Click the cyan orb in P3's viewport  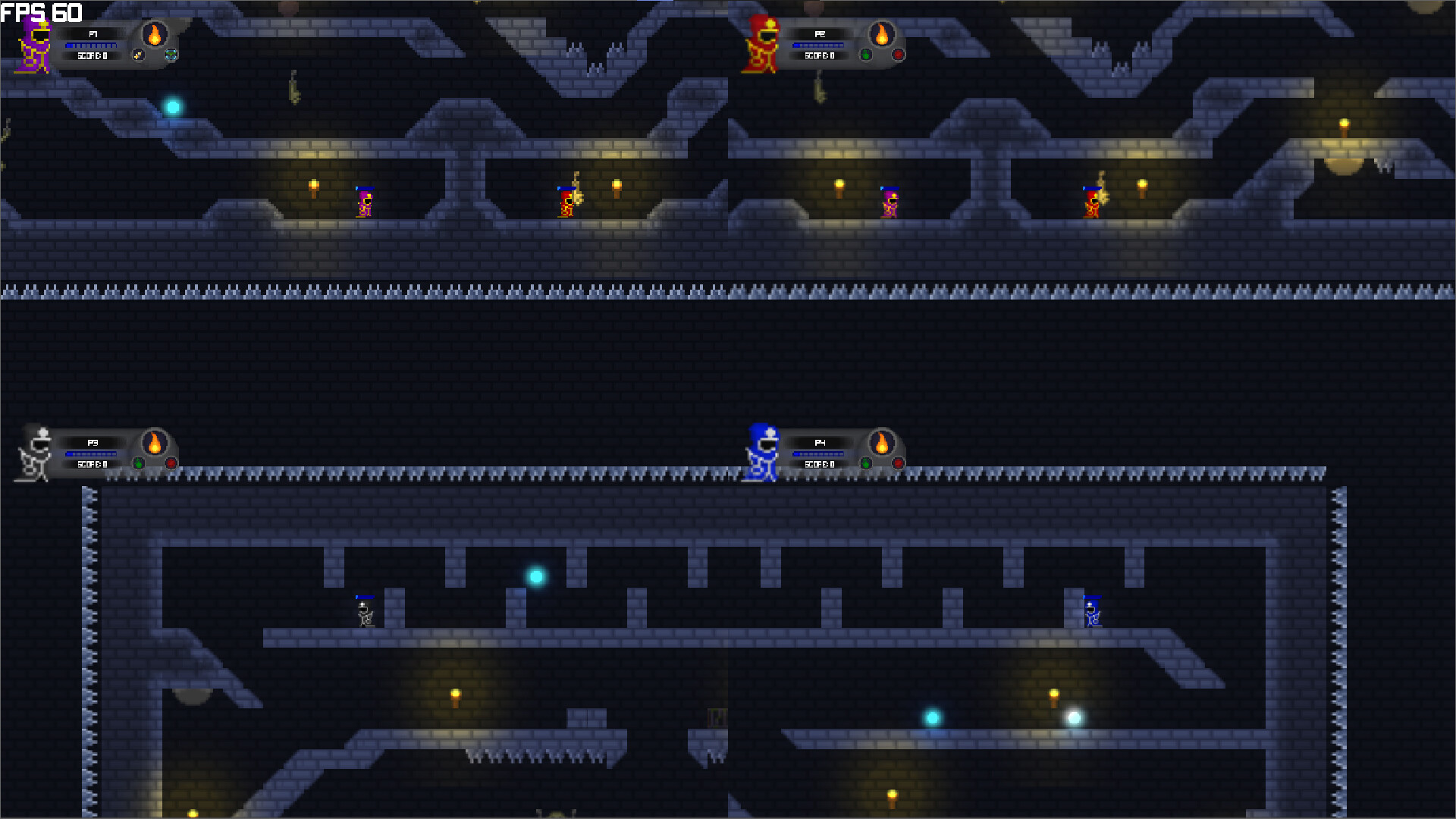coord(535,577)
